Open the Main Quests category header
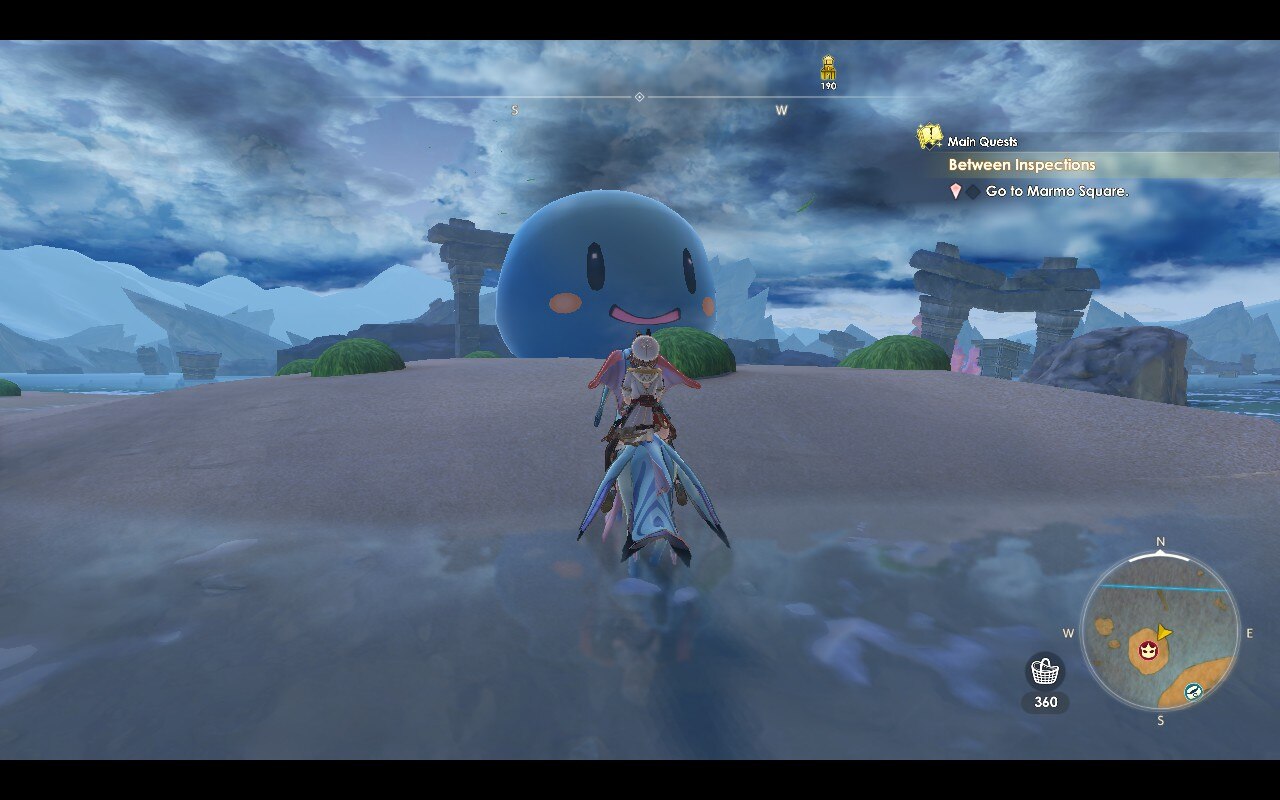The width and height of the screenshot is (1280, 800). click(984, 141)
